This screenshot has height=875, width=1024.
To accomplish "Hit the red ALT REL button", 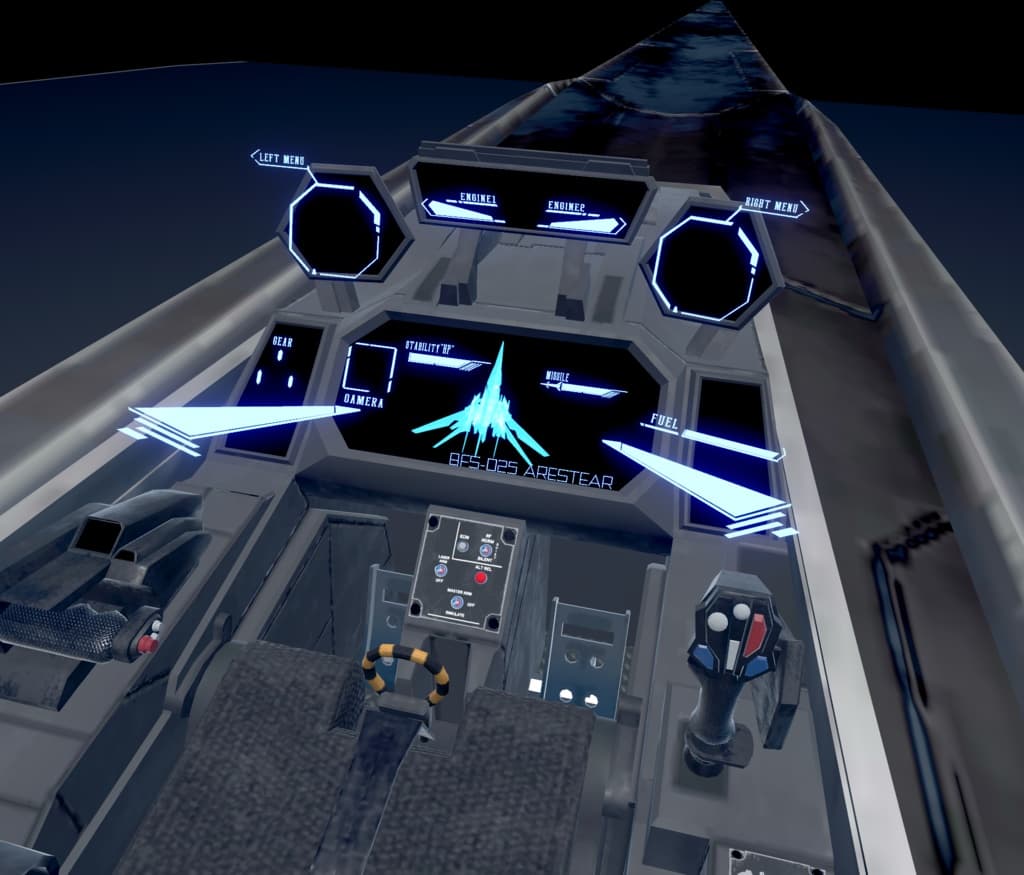I will pyautogui.click(x=481, y=578).
